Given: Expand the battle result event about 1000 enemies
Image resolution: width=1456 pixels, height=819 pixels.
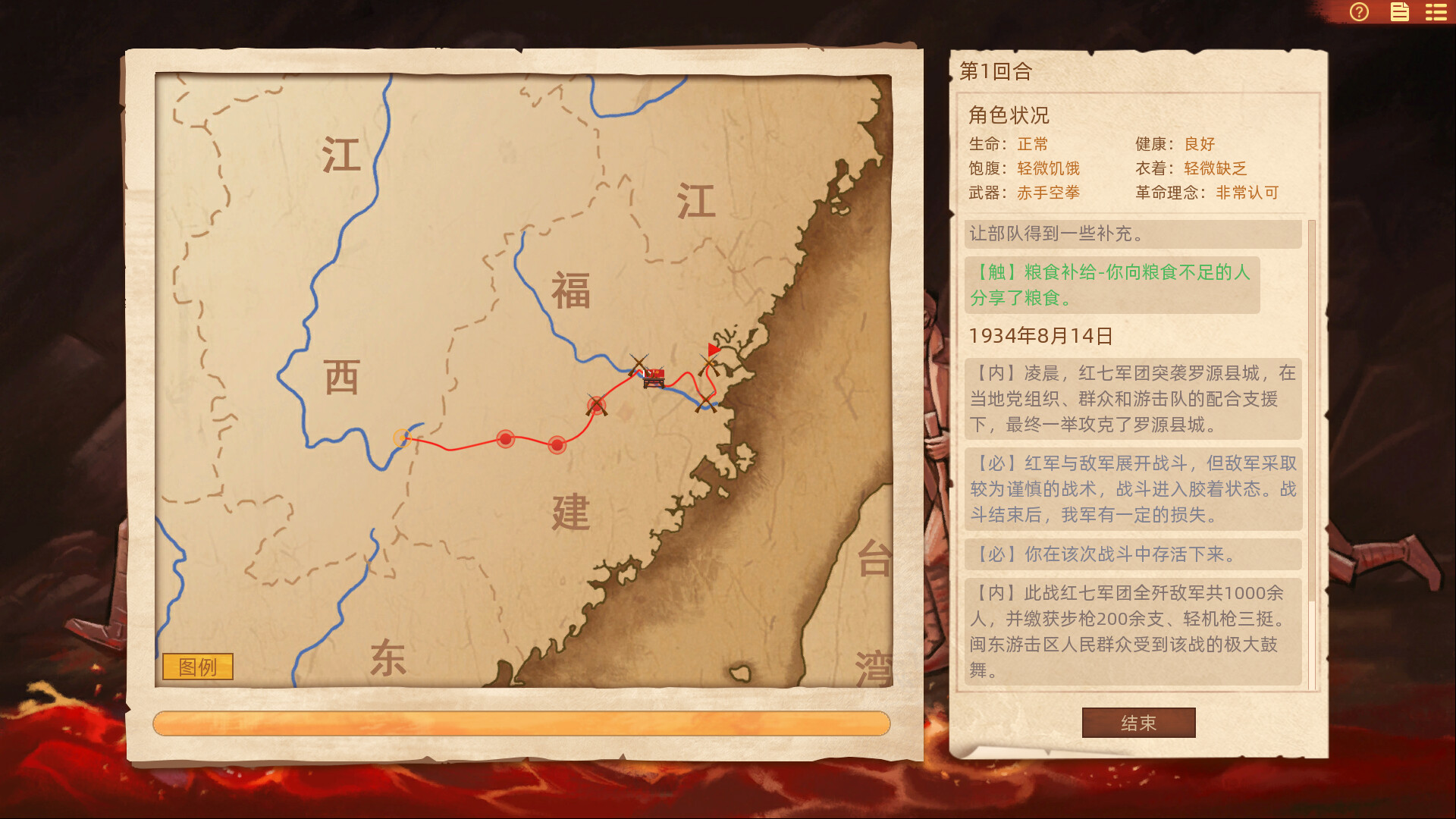Looking at the screenshot, I should click(x=1133, y=630).
